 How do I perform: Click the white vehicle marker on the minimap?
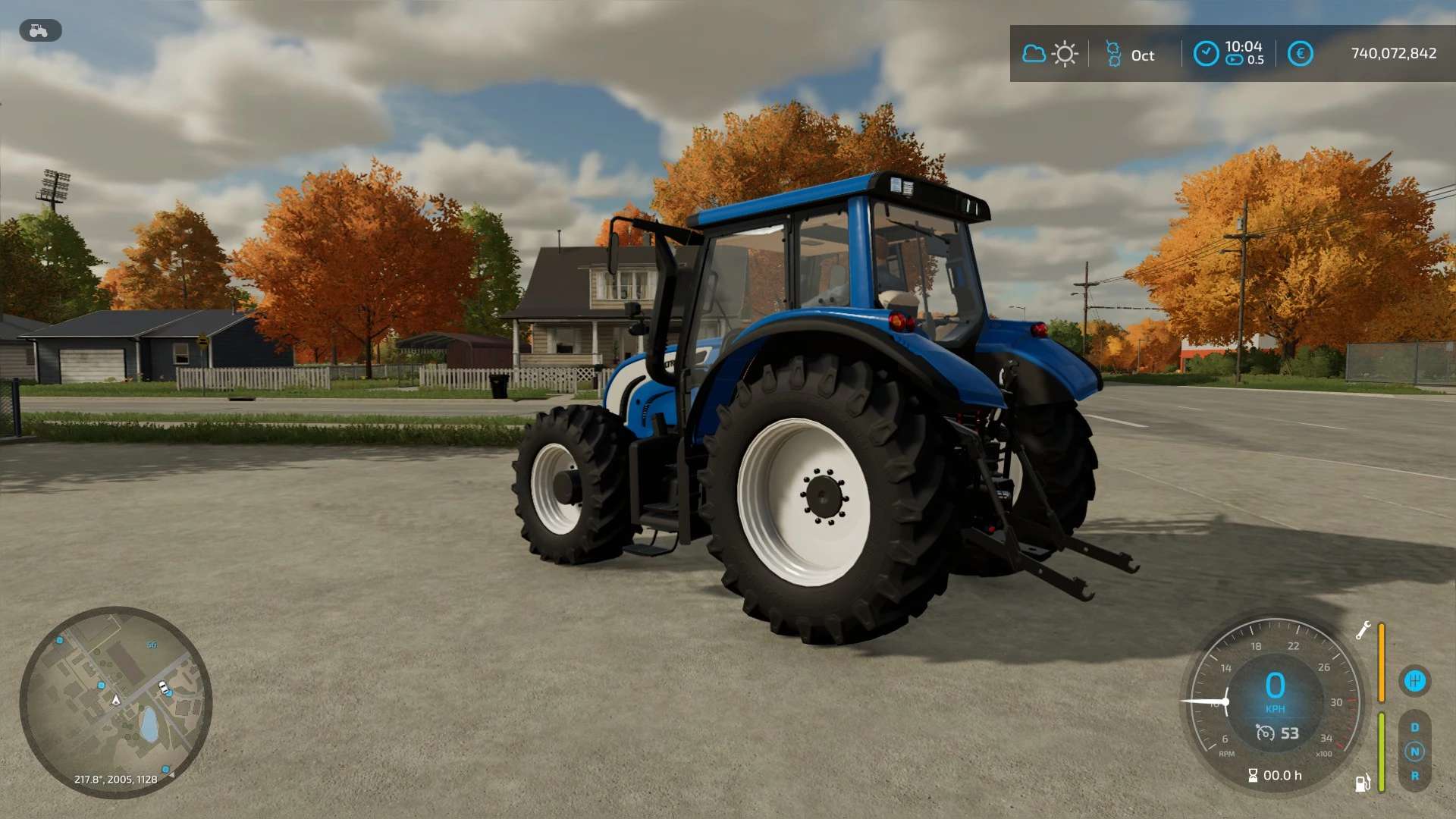tap(162, 688)
